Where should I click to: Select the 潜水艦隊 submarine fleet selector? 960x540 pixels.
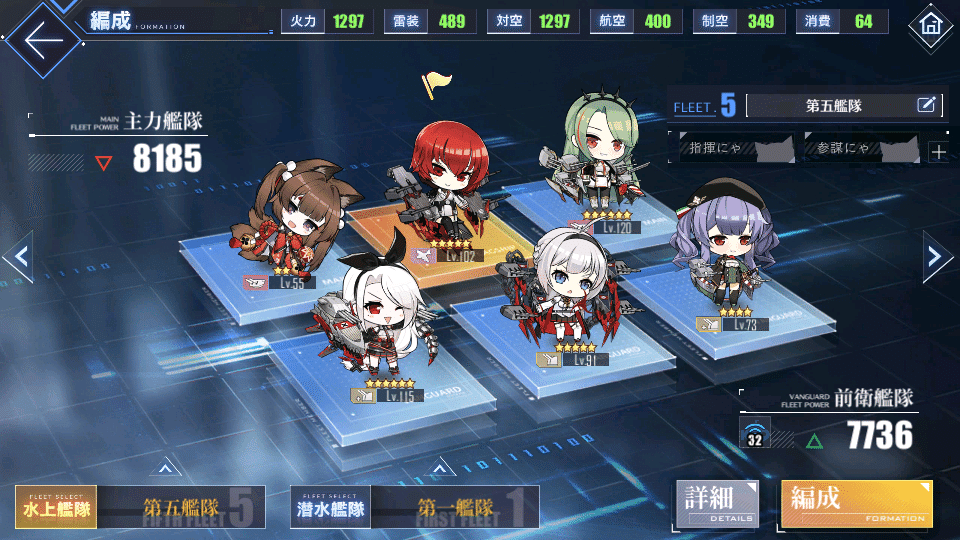pyautogui.click(x=330, y=508)
